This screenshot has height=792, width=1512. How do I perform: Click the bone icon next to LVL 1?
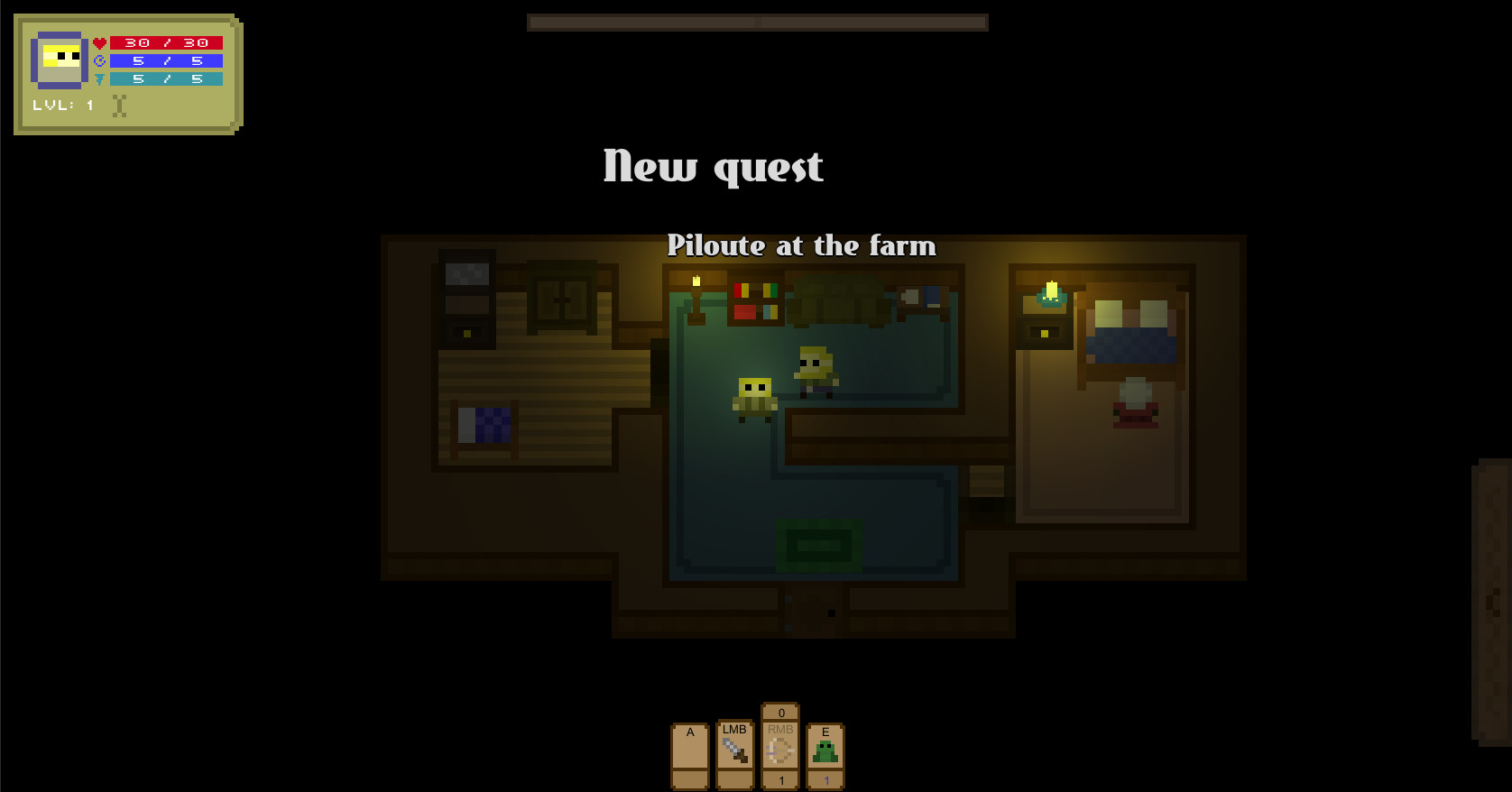pyautogui.click(x=118, y=104)
